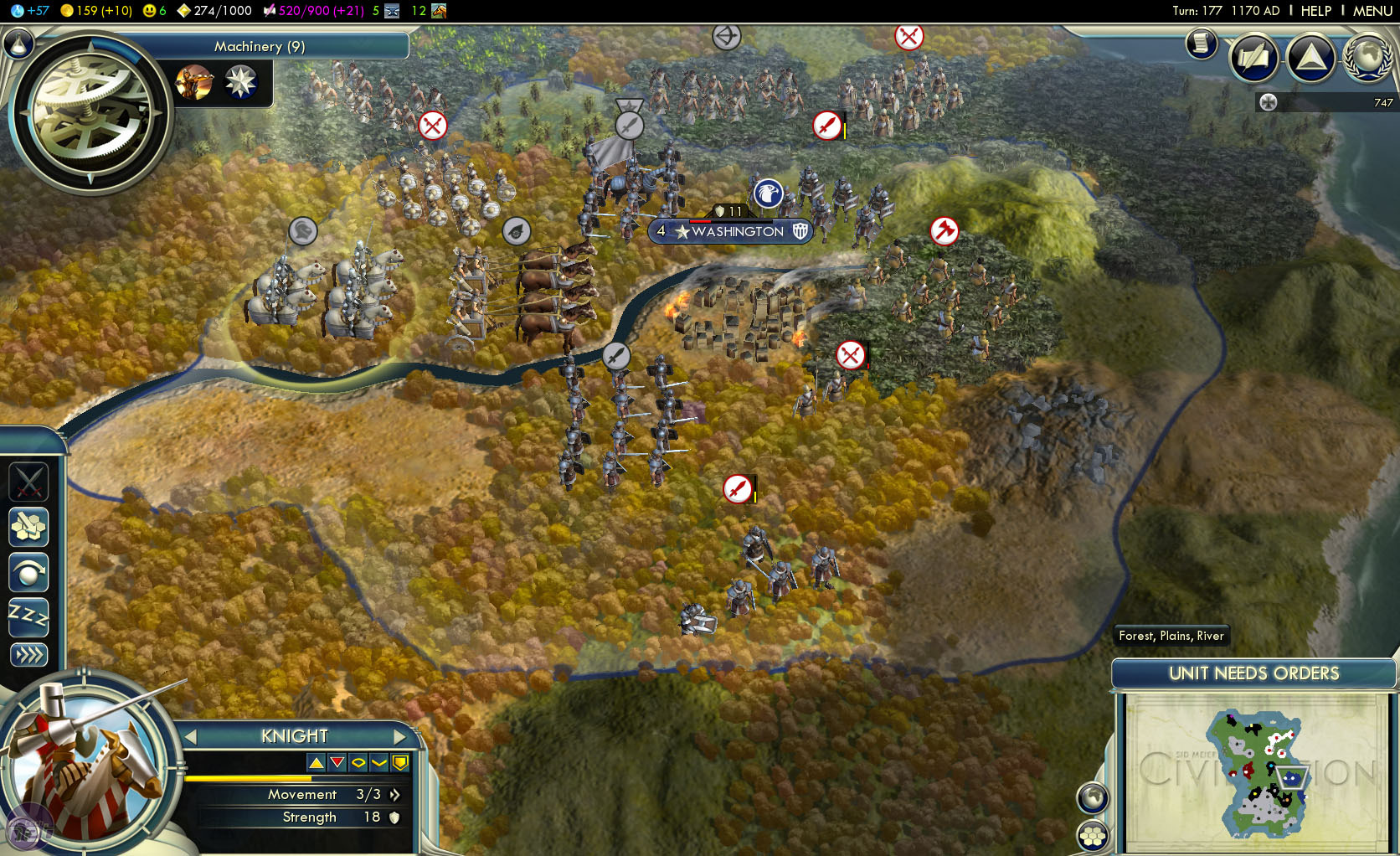The image size is (1400, 856).
Task: Click the Movement fast-forward chevrons
Action: 394,795
